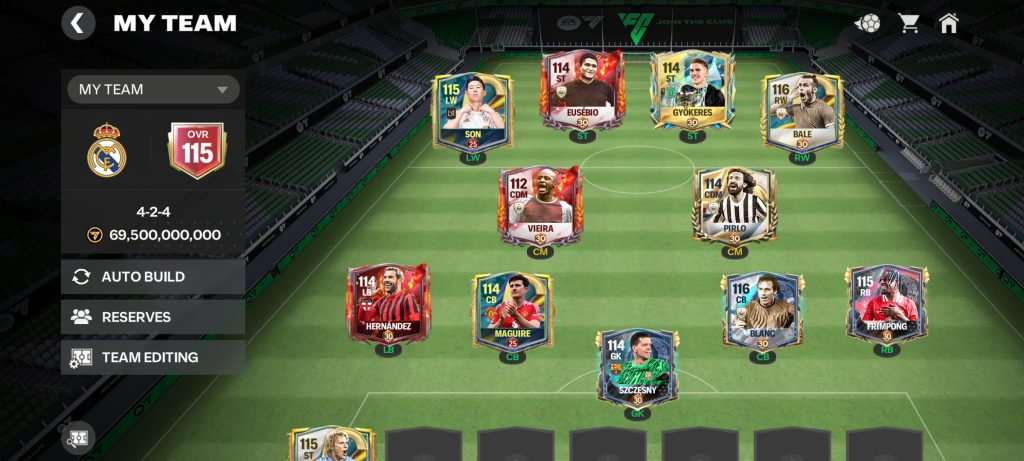
Task: Pick the Vieira midfielder card
Action: pos(540,205)
